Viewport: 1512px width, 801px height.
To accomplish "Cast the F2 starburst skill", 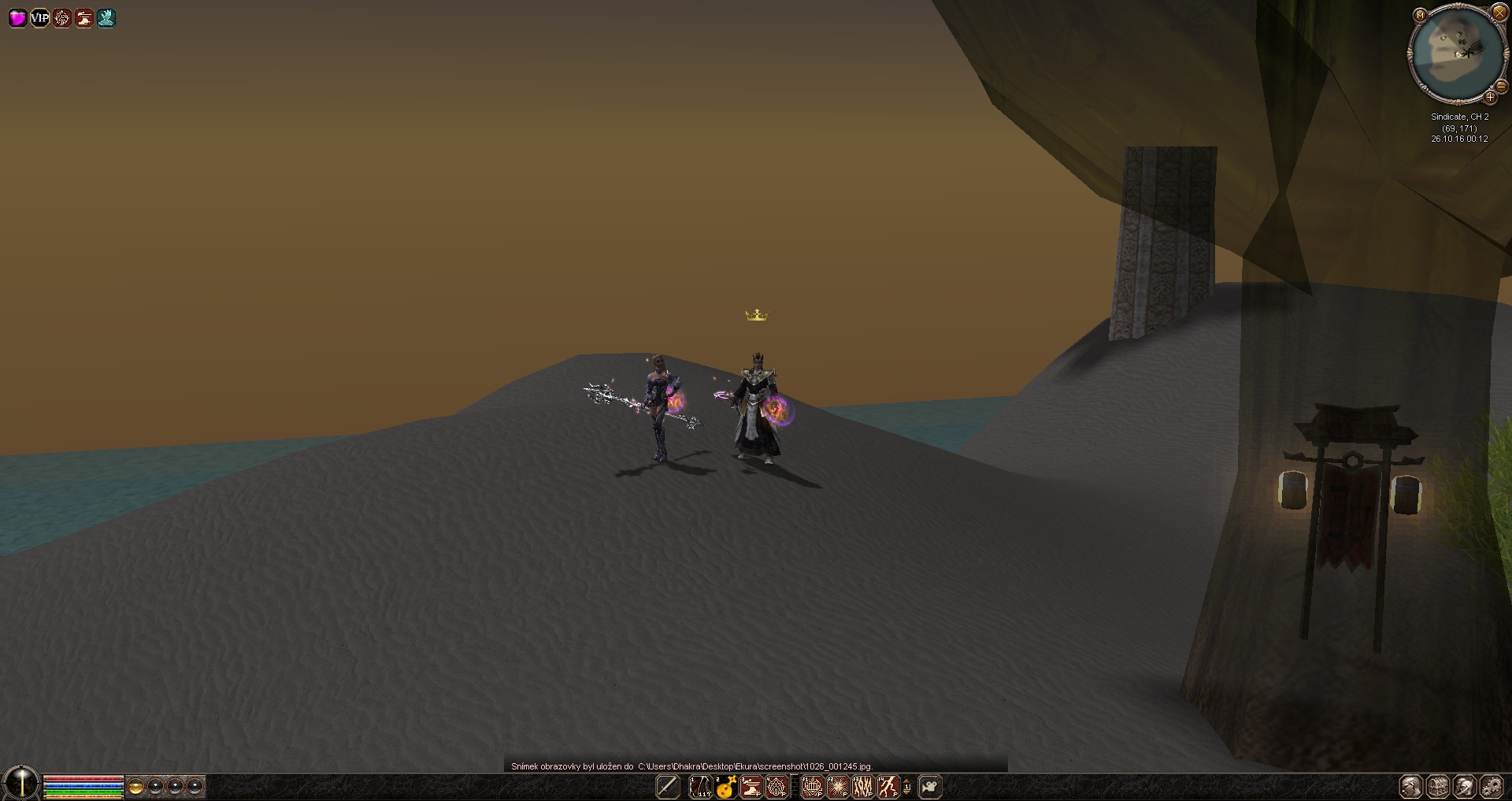I will (x=837, y=786).
